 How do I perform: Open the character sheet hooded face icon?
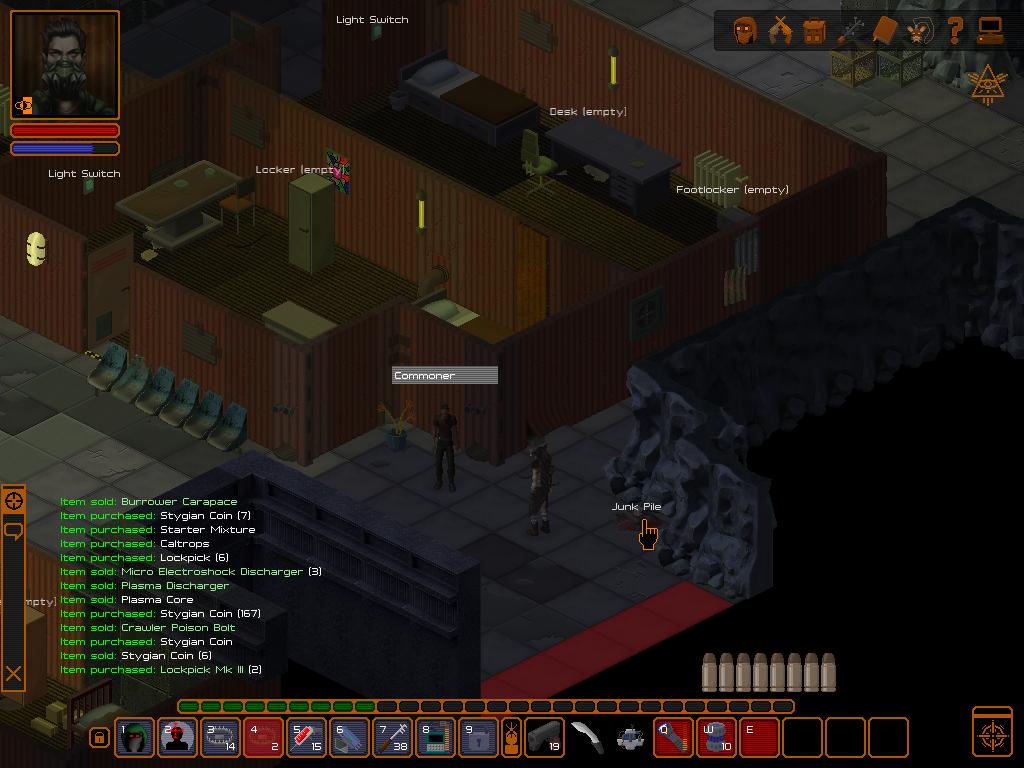744,30
